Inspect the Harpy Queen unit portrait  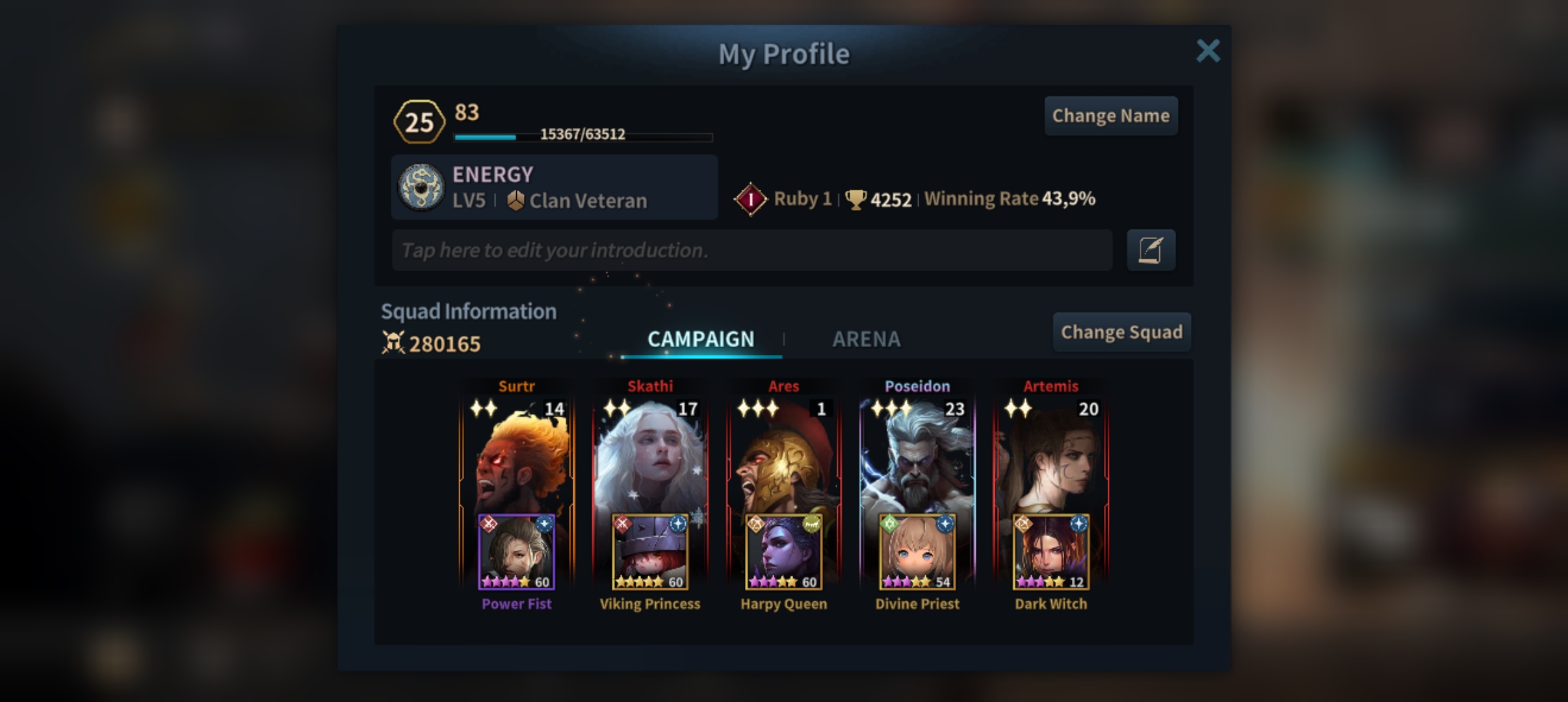point(783,552)
